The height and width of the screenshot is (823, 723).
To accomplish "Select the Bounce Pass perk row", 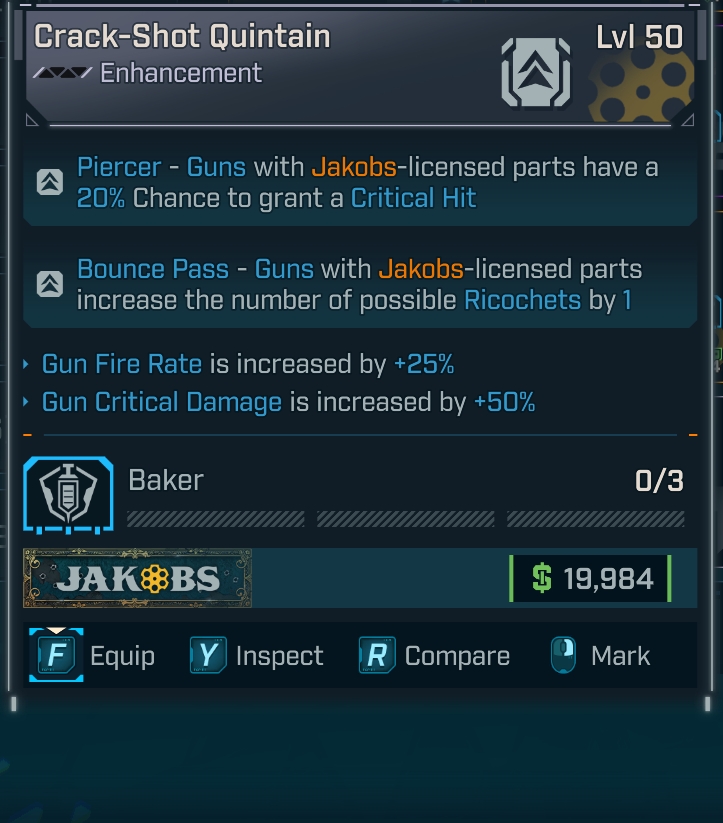I will click(x=360, y=284).
